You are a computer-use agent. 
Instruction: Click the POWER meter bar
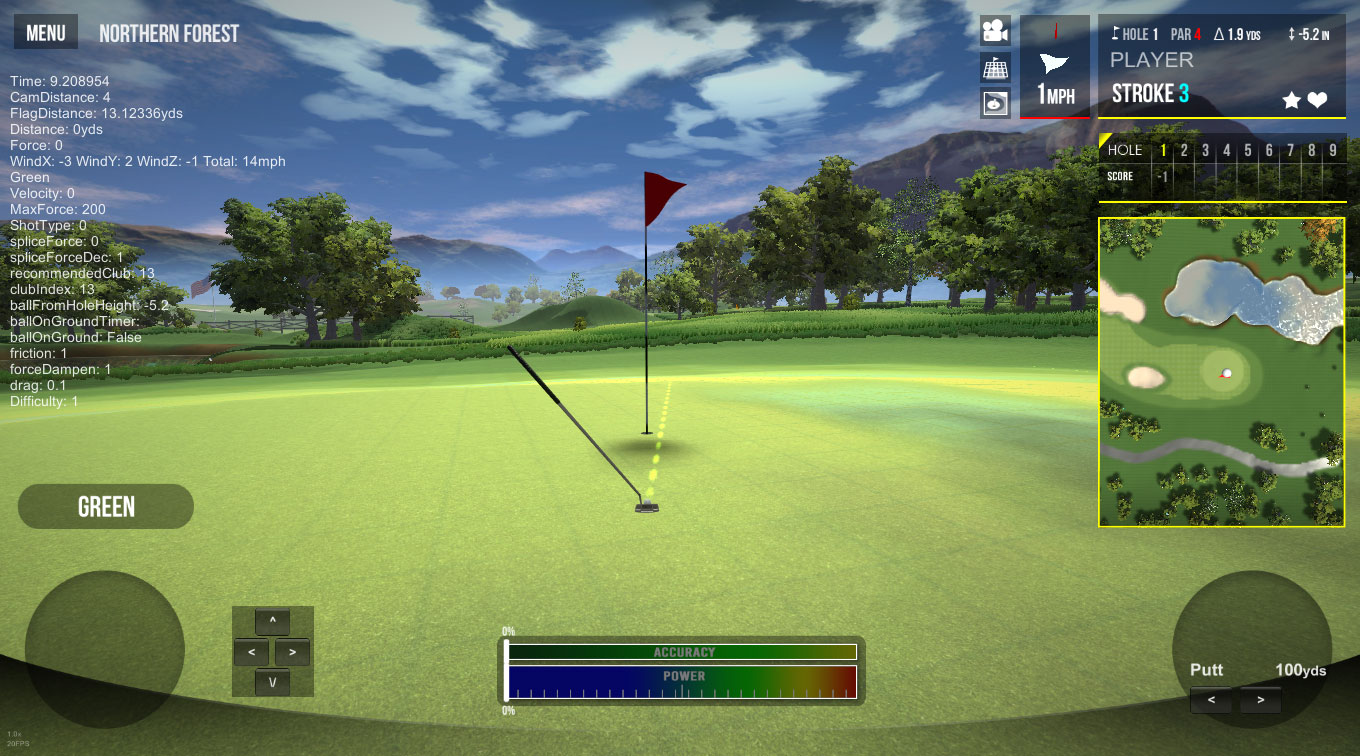coord(682,683)
